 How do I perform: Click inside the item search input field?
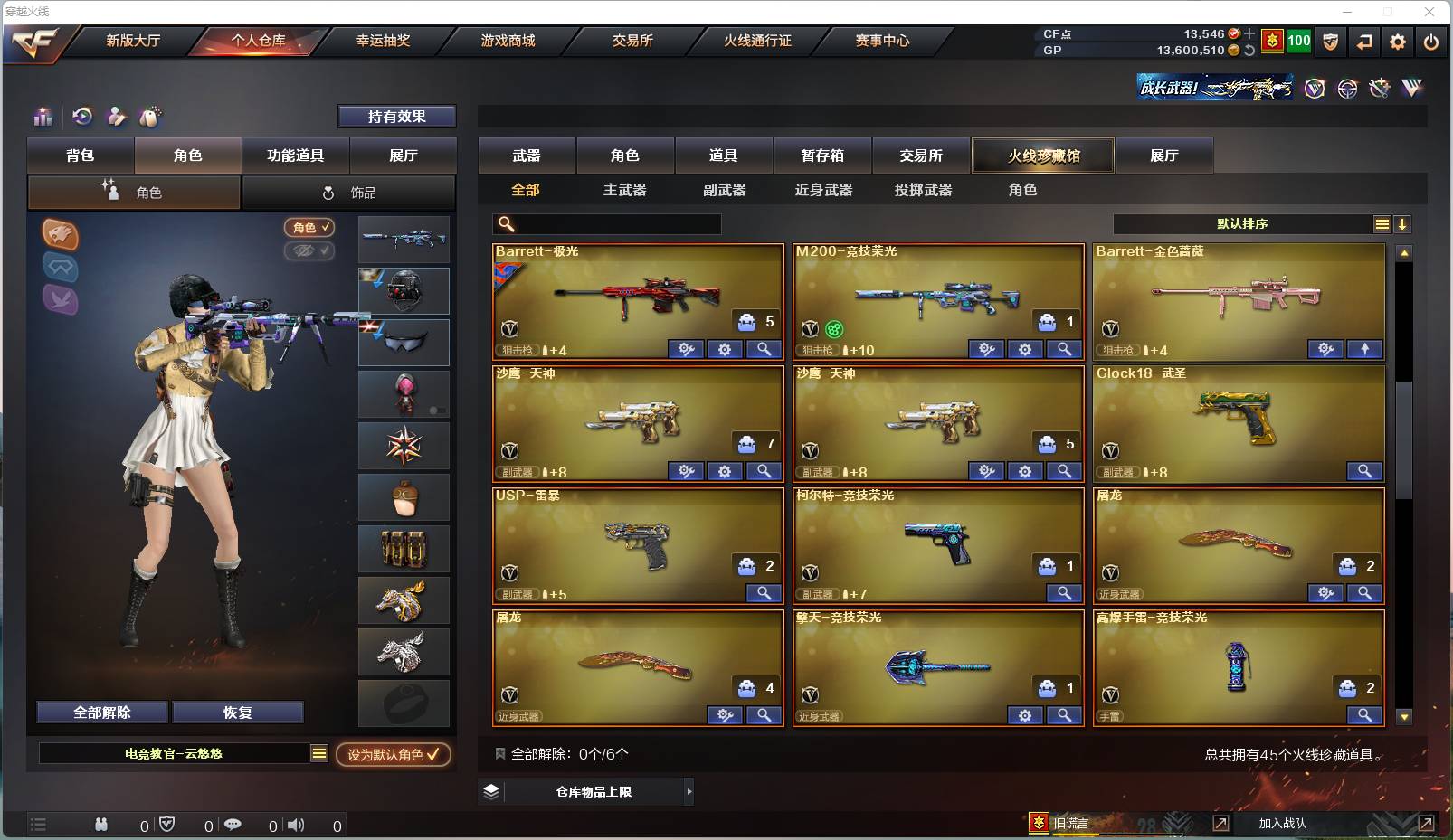point(615,223)
